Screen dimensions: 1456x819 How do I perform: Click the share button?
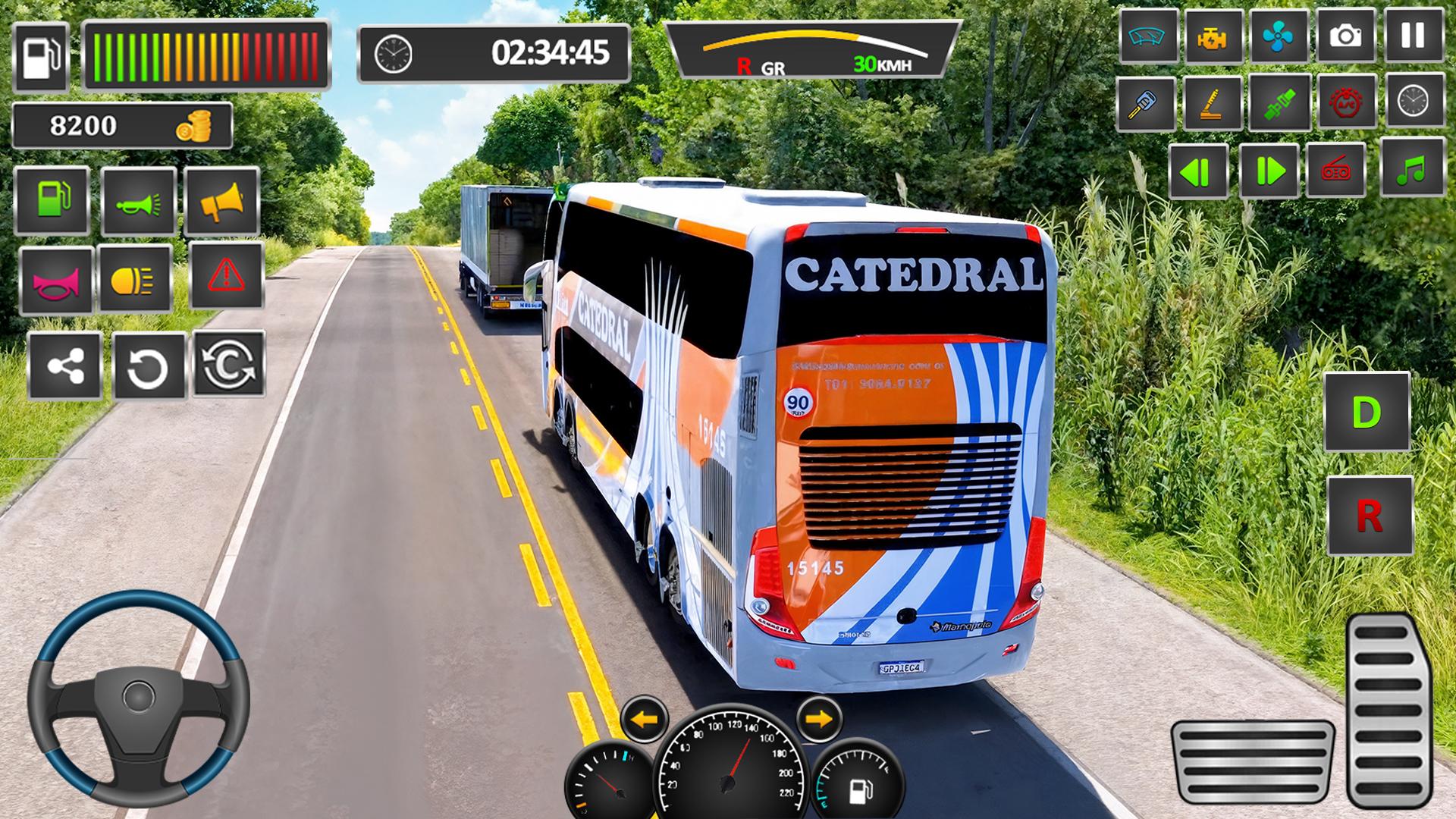(64, 367)
